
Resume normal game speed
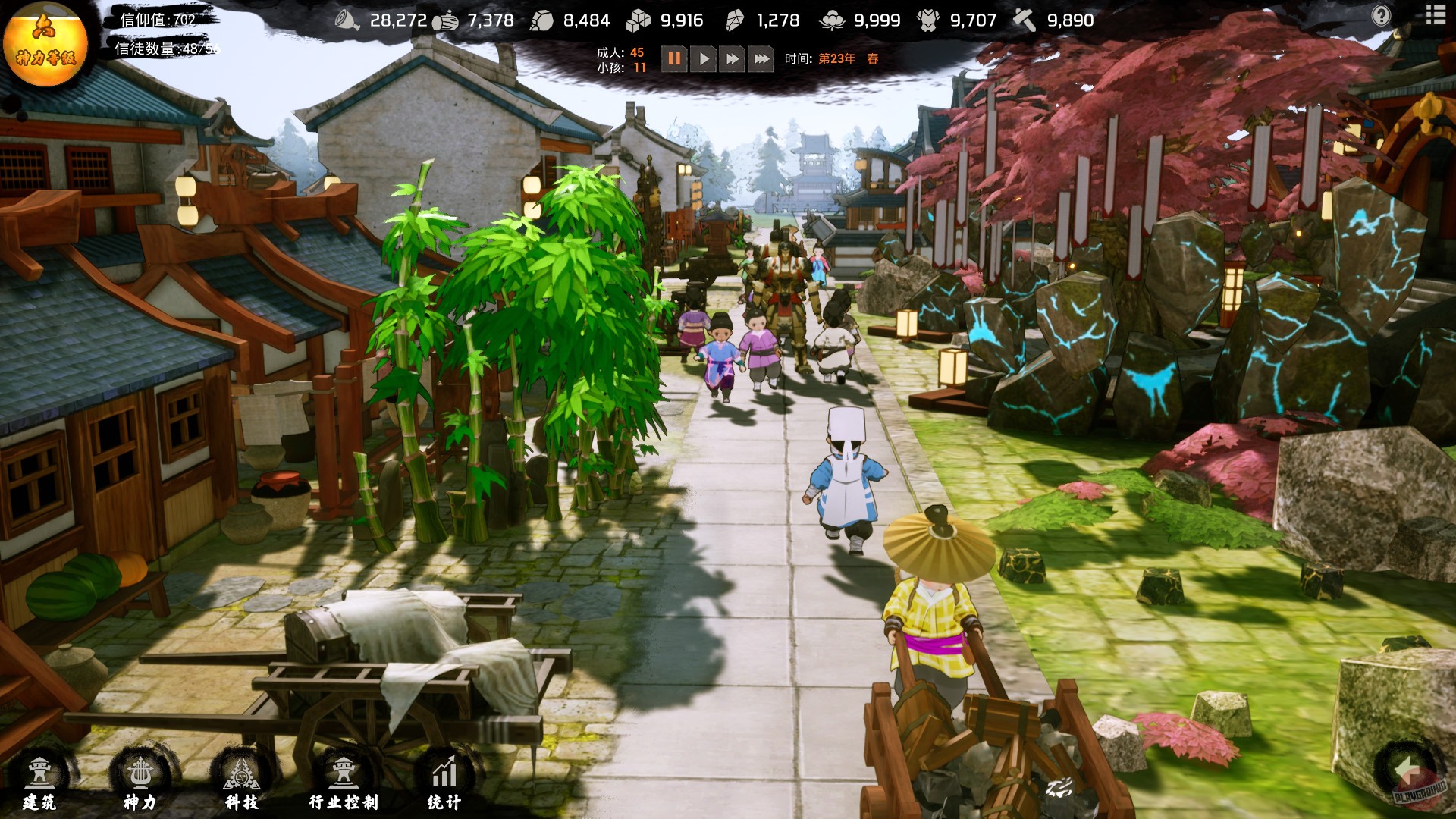[703, 58]
